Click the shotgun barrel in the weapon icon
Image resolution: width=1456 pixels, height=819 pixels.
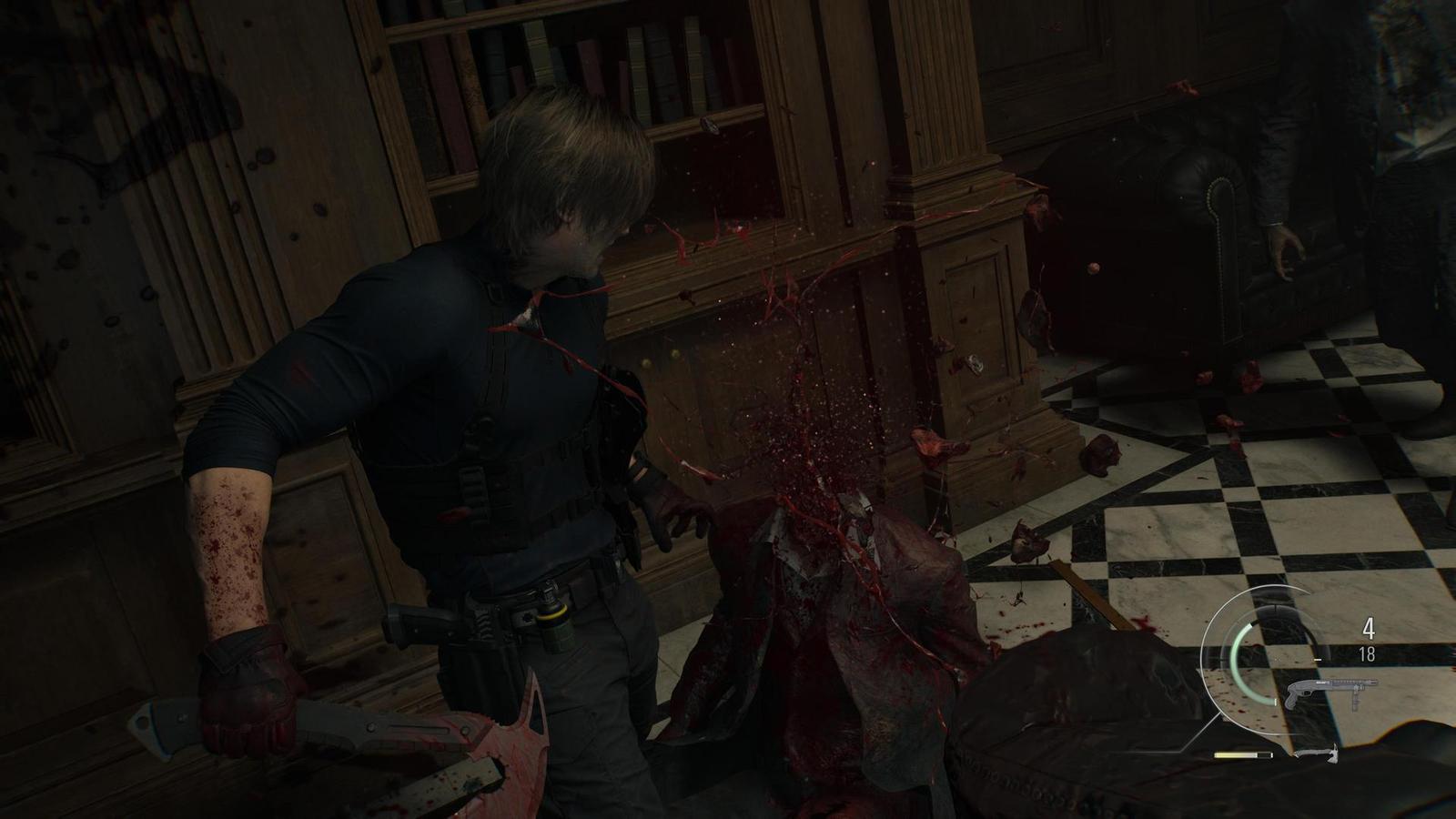[x=1365, y=684]
